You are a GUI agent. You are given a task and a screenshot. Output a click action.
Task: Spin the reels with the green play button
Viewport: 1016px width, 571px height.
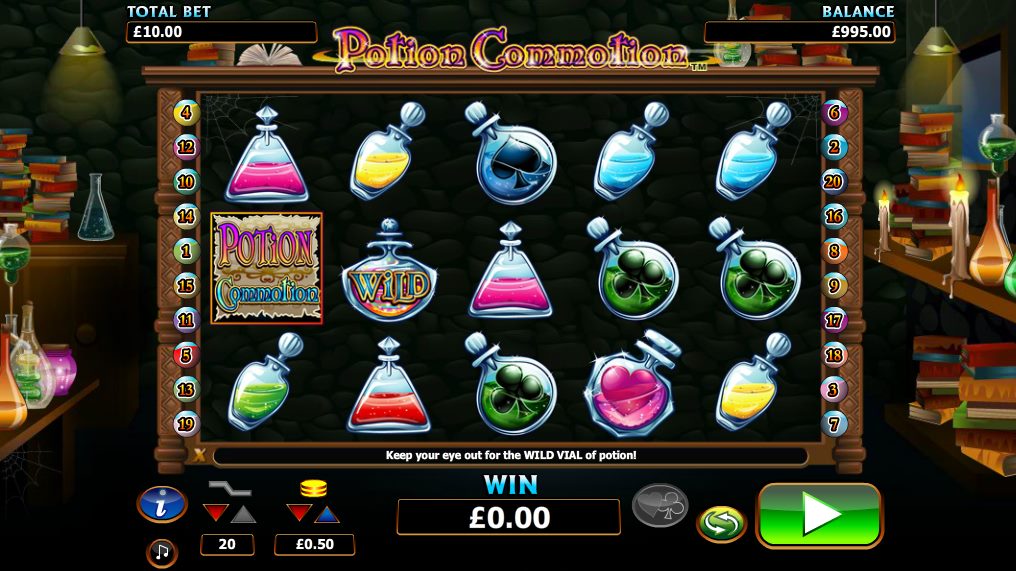click(819, 516)
